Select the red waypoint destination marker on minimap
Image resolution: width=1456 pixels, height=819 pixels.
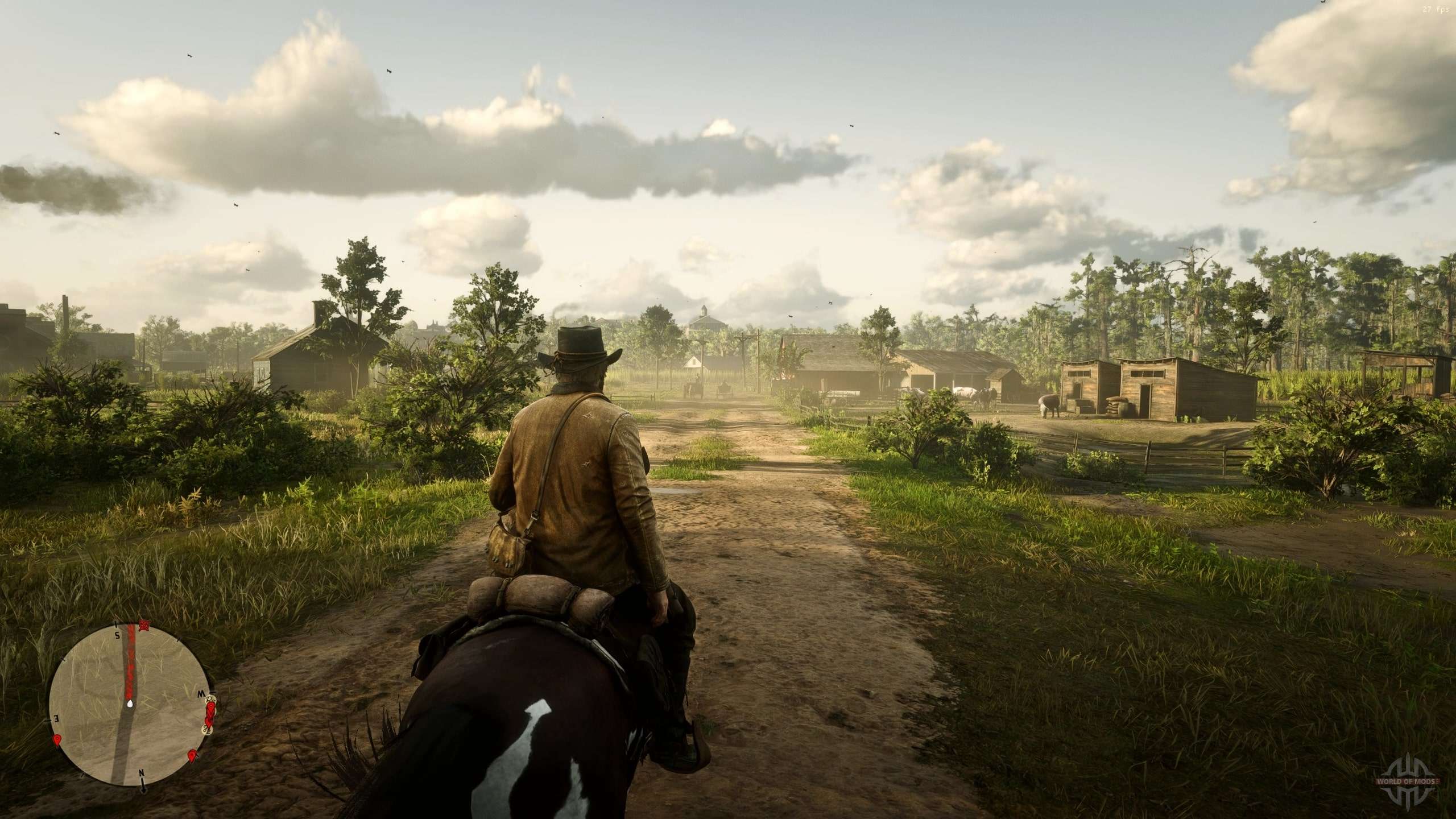pyautogui.click(x=144, y=626)
